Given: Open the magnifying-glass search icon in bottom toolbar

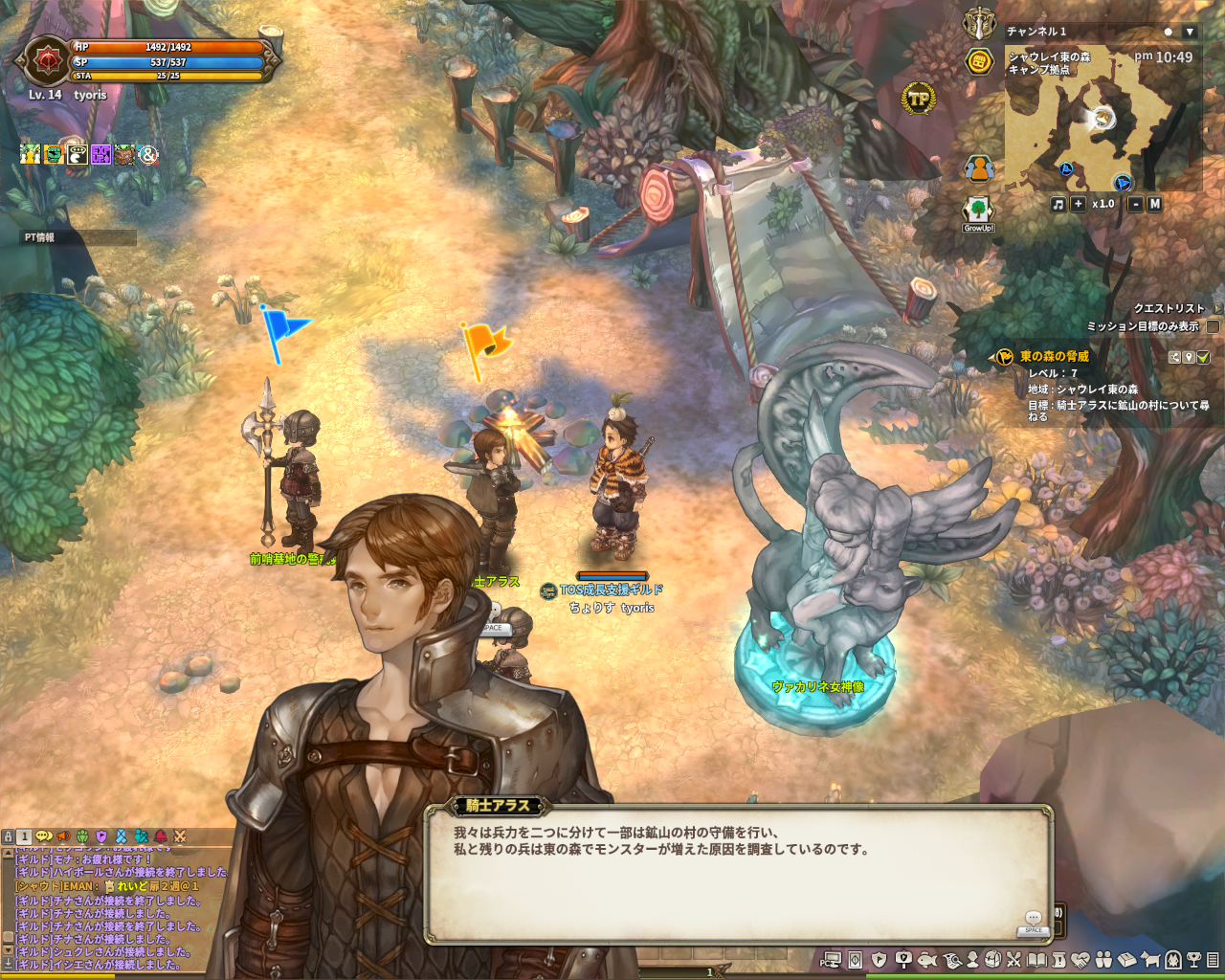Looking at the screenshot, I should 950,959.
